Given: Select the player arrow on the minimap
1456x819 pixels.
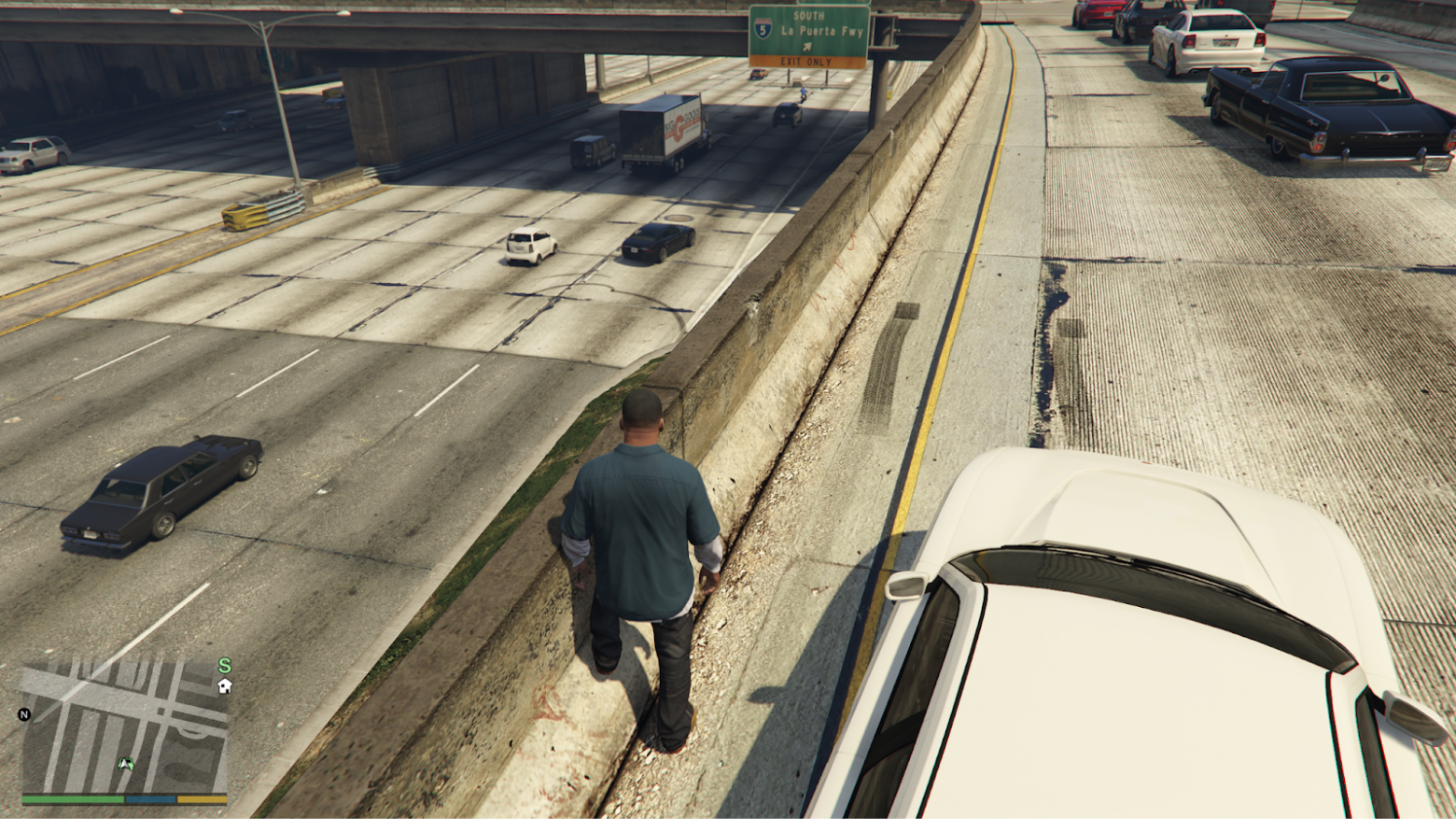Looking at the screenshot, I should pyautogui.click(x=125, y=764).
